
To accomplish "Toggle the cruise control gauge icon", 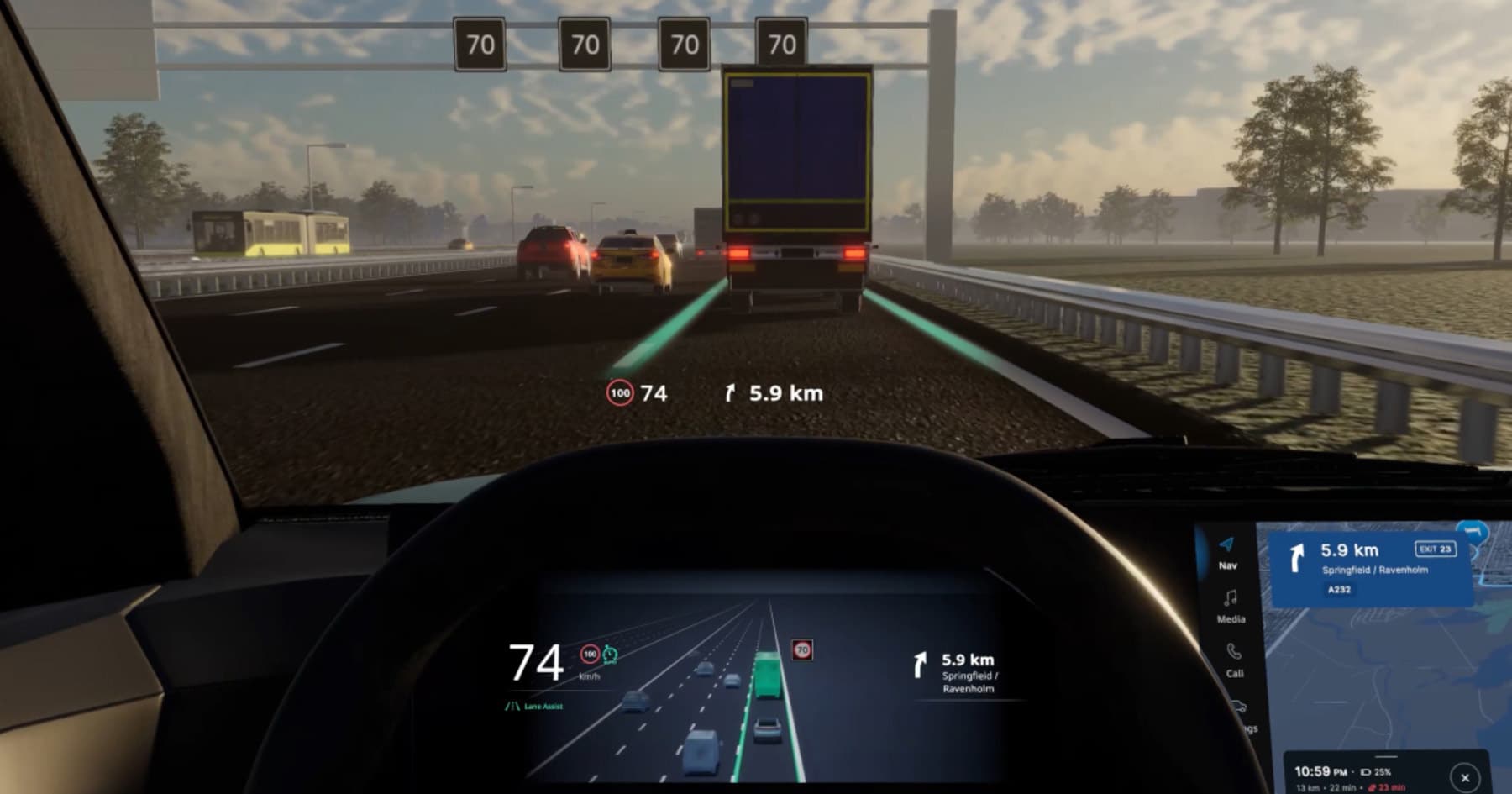I will 609,653.
